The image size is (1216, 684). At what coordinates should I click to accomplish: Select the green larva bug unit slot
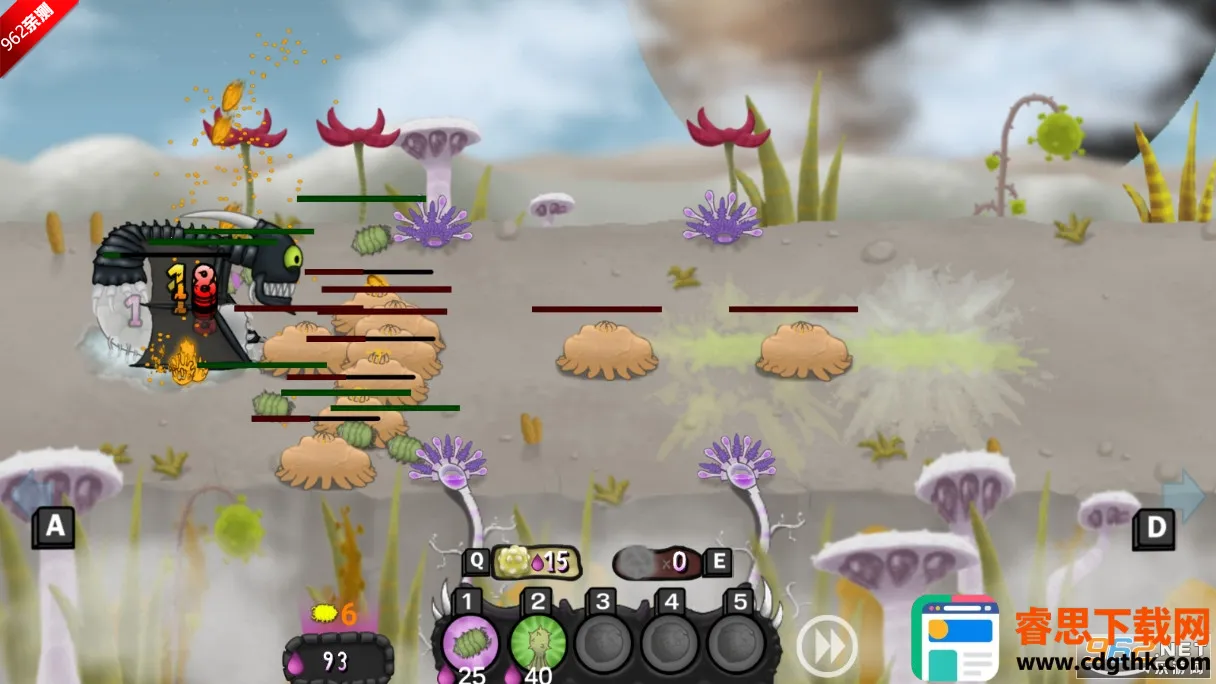coord(469,642)
